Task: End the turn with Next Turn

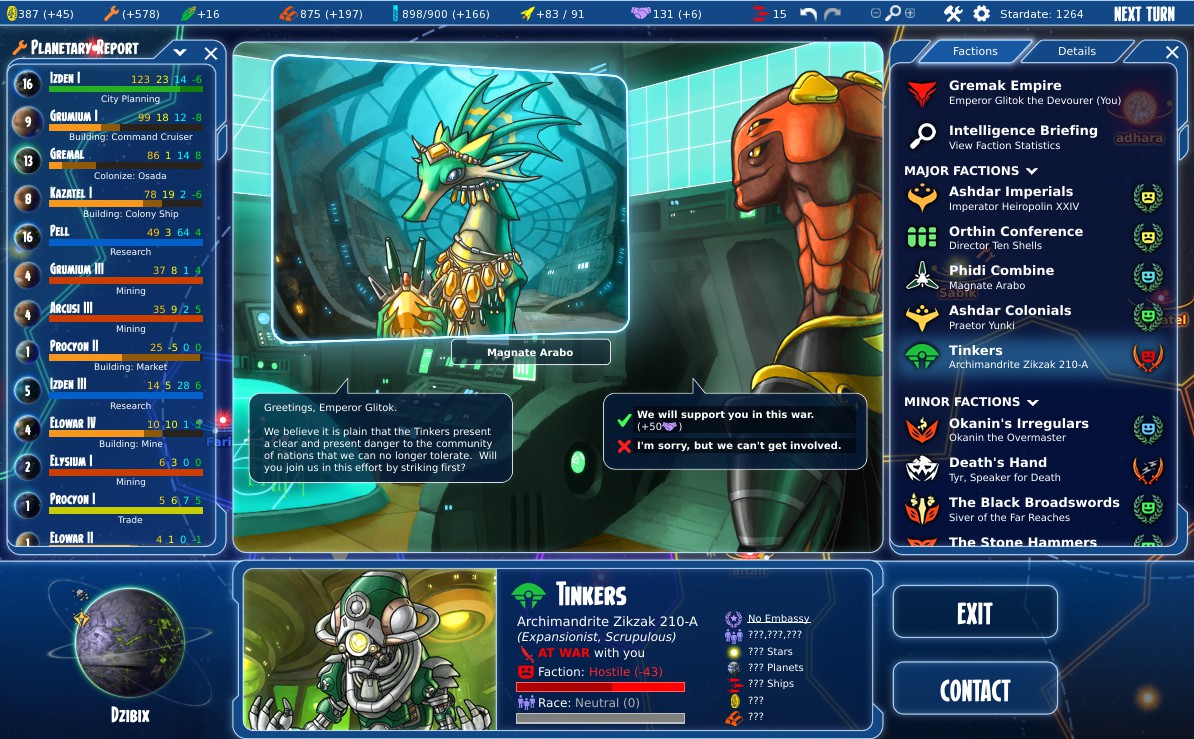Action: (1144, 14)
